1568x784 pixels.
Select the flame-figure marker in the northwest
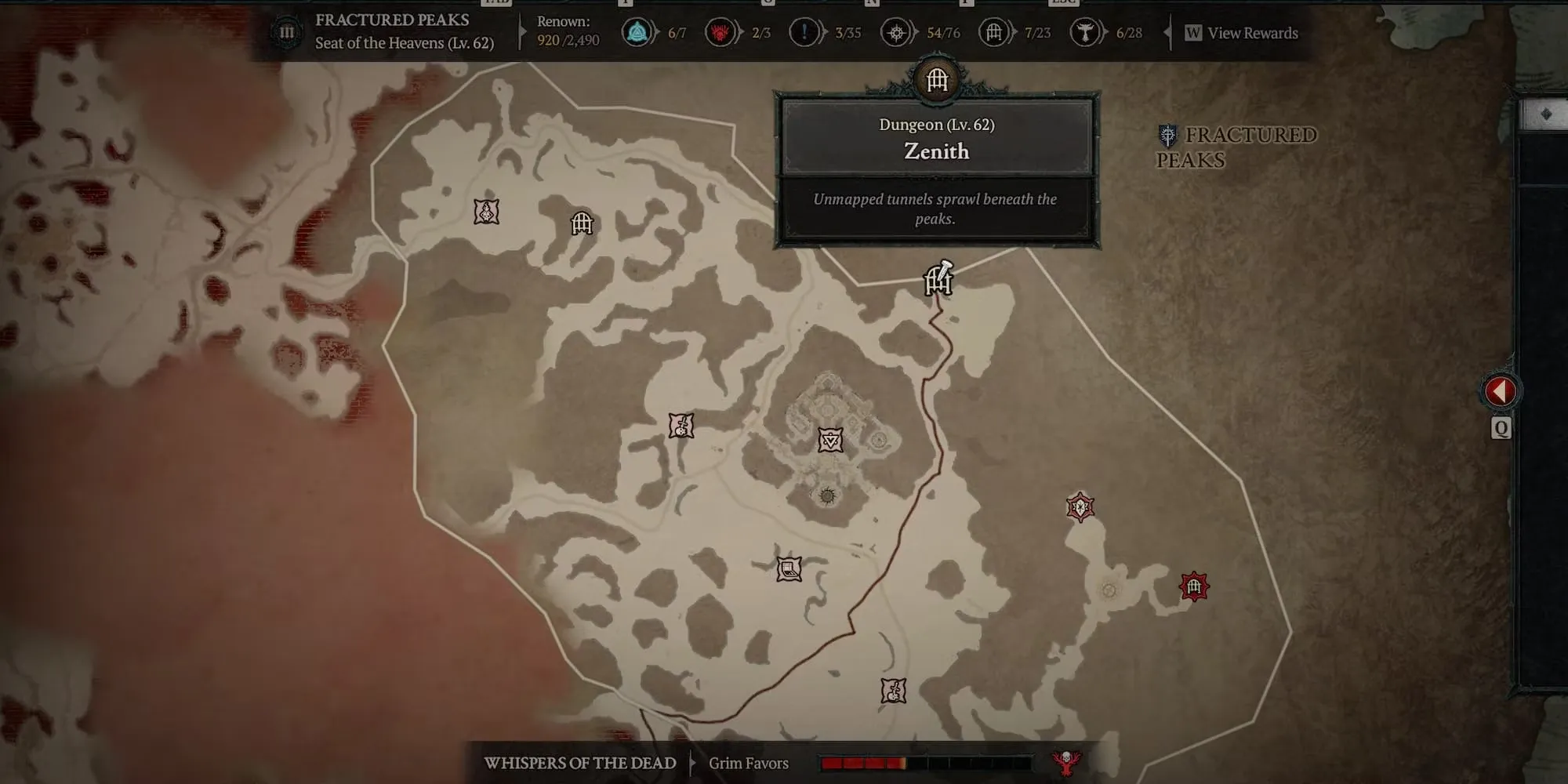[x=487, y=212]
